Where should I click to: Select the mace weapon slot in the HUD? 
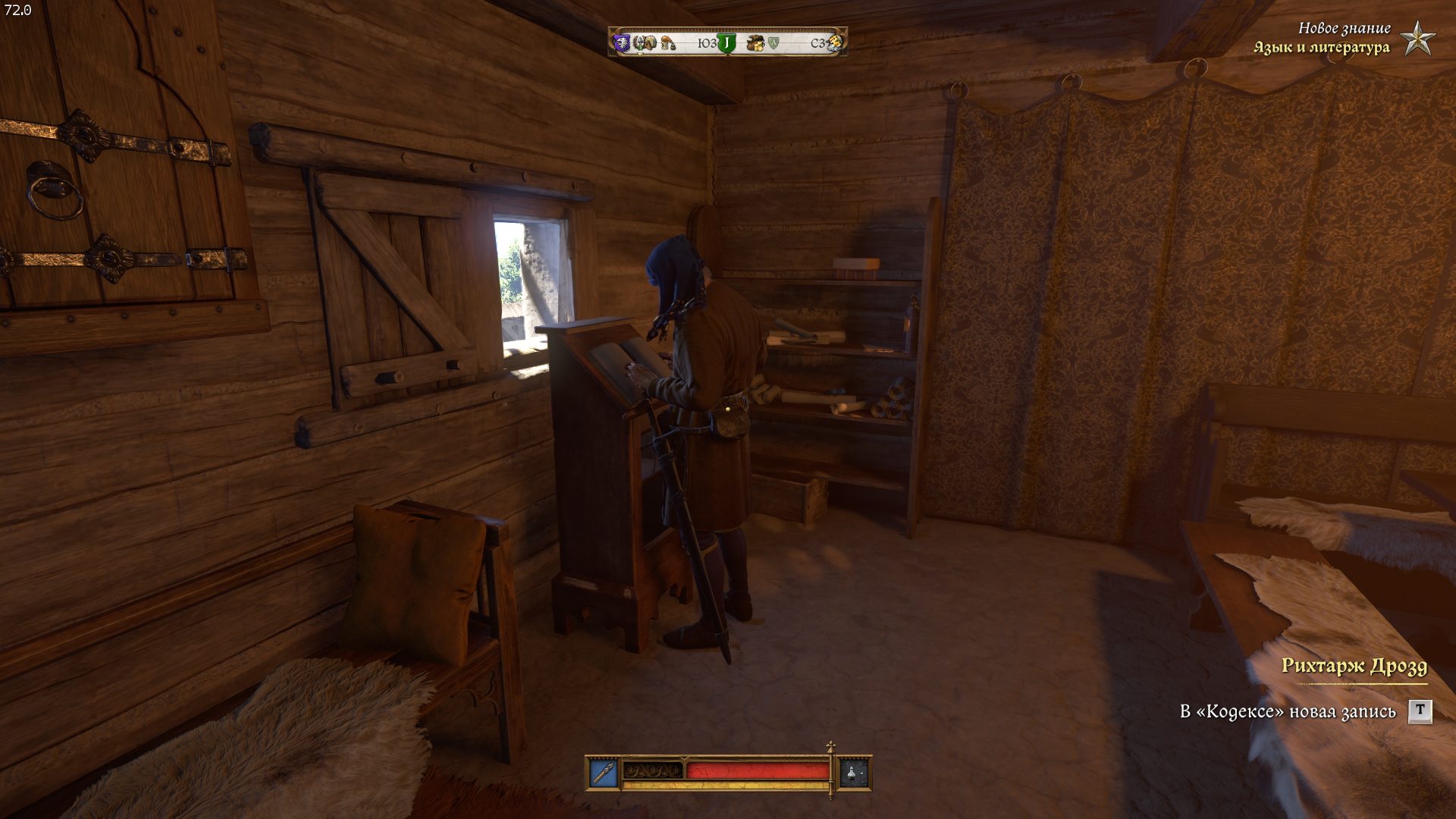point(604,773)
